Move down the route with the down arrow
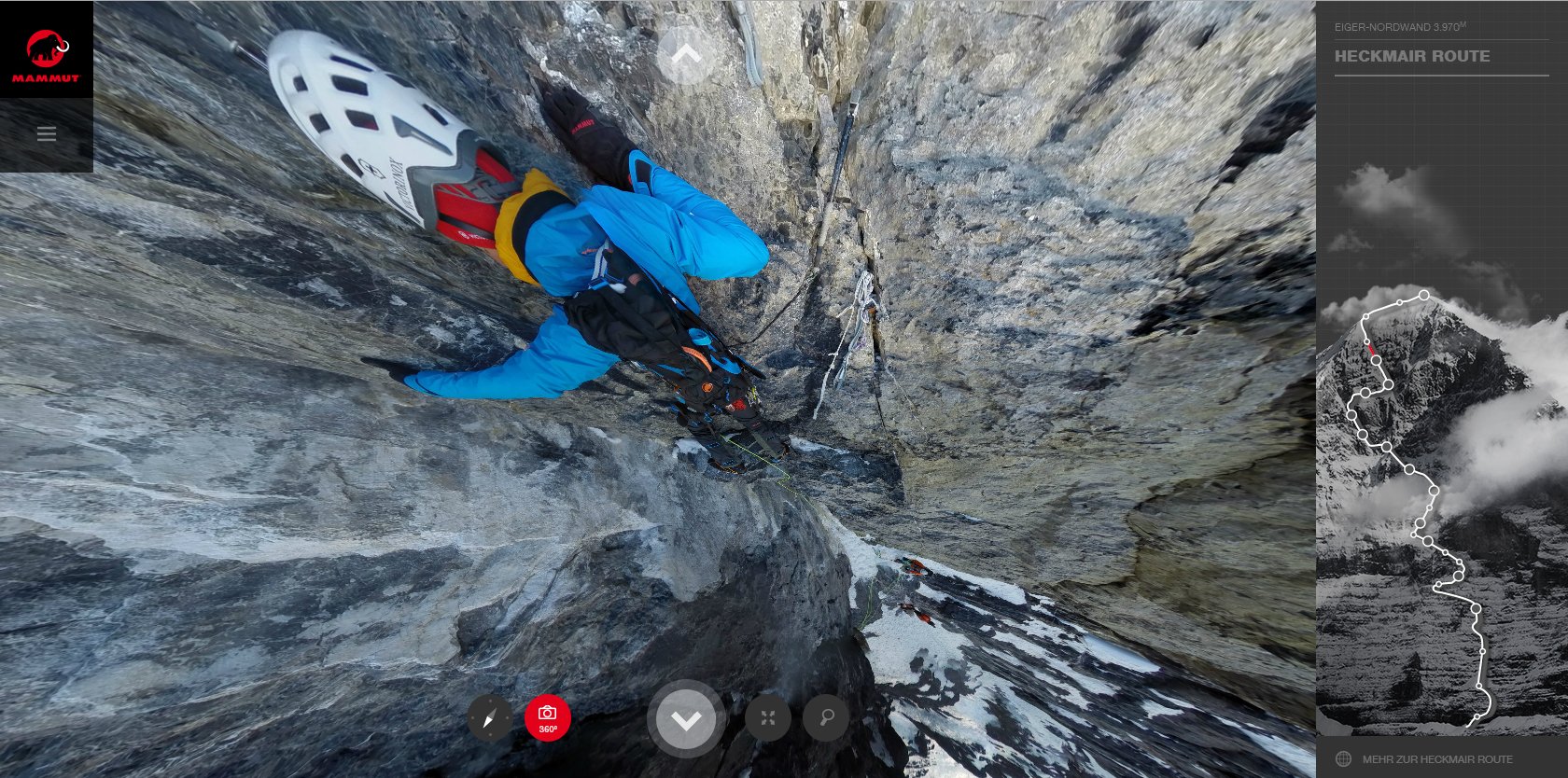Screen dimensions: 1568x778 (686, 719)
